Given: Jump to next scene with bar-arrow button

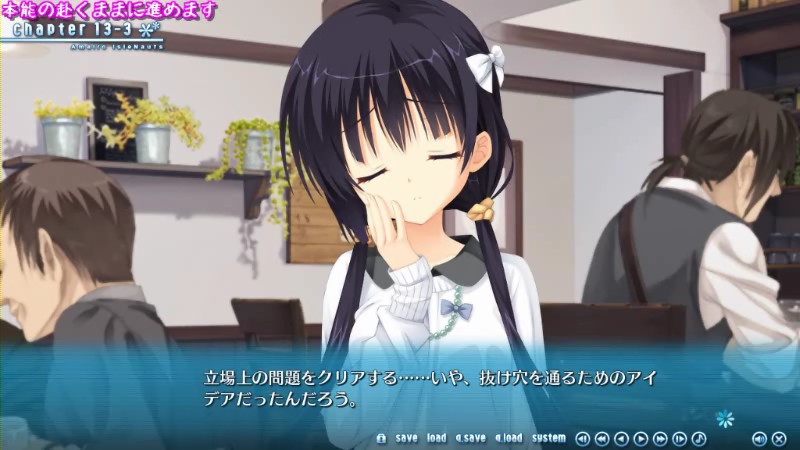Looking at the screenshot, I should coord(680,438).
